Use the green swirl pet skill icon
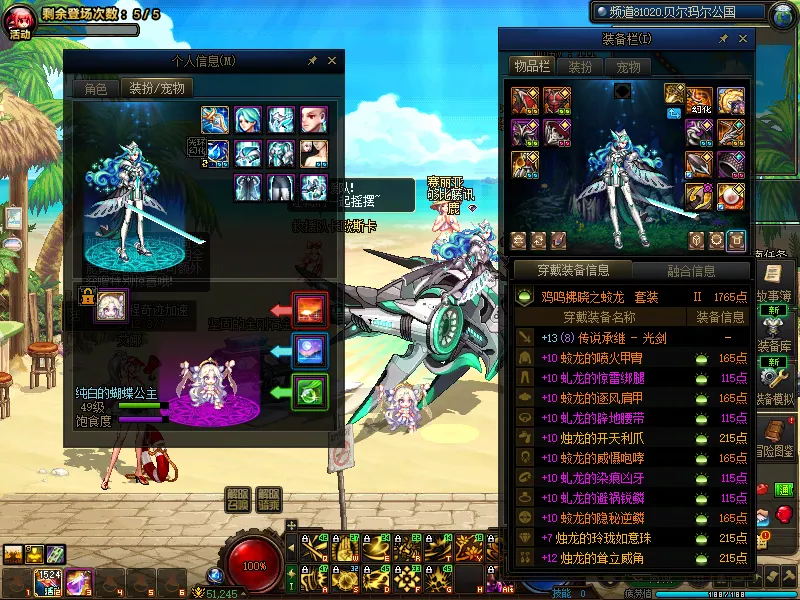Screen dimensions: 800x600 tap(309, 392)
